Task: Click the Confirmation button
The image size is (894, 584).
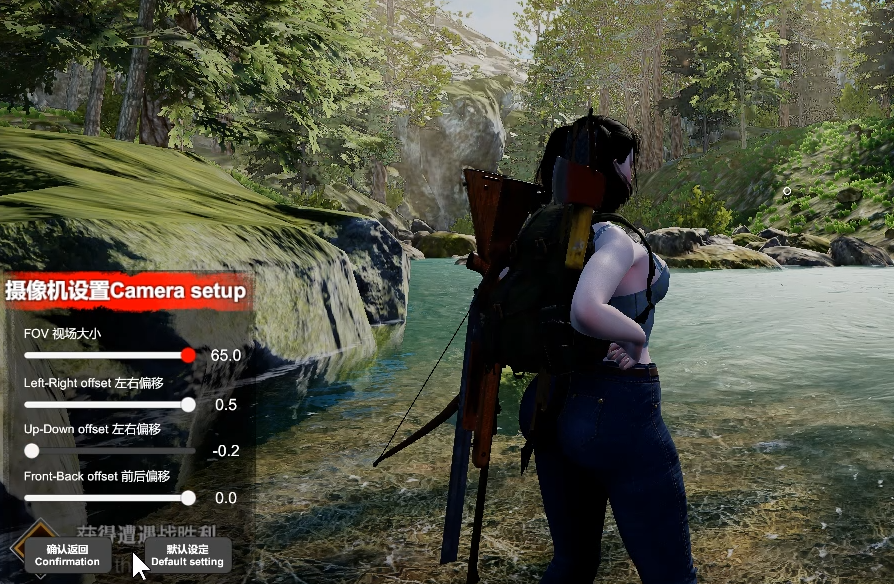Action: [x=67, y=555]
